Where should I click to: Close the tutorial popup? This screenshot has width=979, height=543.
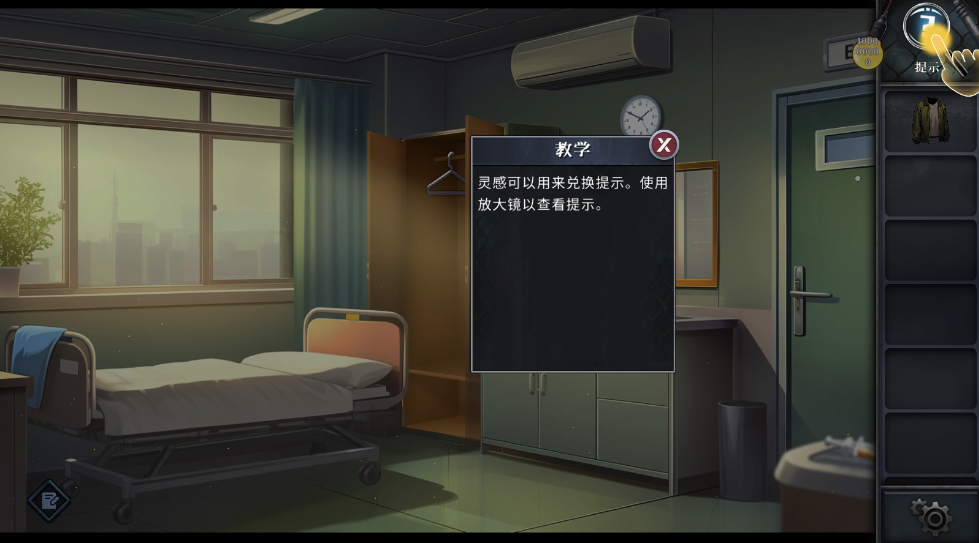click(x=664, y=146)
